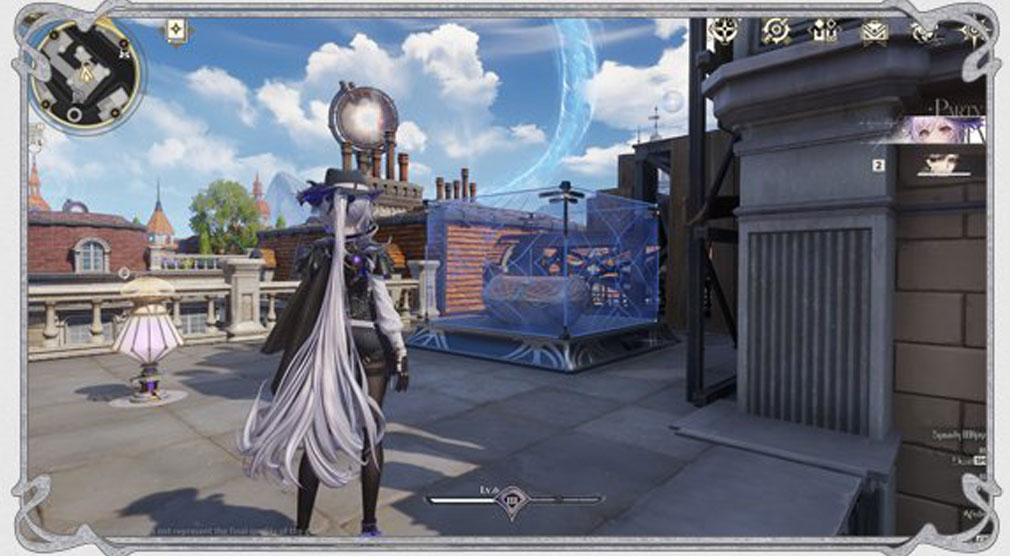The width and height of the screenshot is (1010, 556).
Task: Click the compass marker beside the minimap
Action: [177, 31]
